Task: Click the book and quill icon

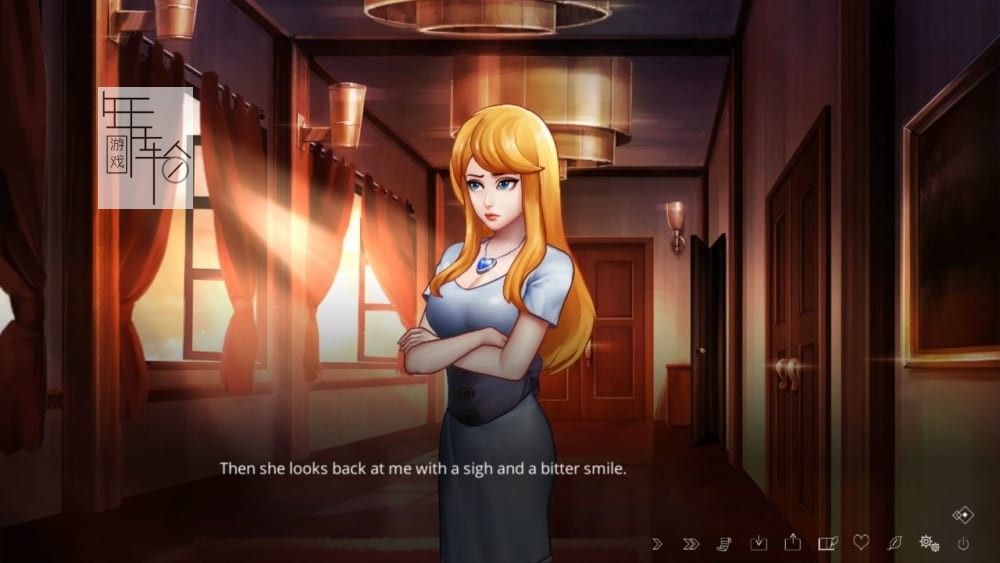Action: (827, 543)
